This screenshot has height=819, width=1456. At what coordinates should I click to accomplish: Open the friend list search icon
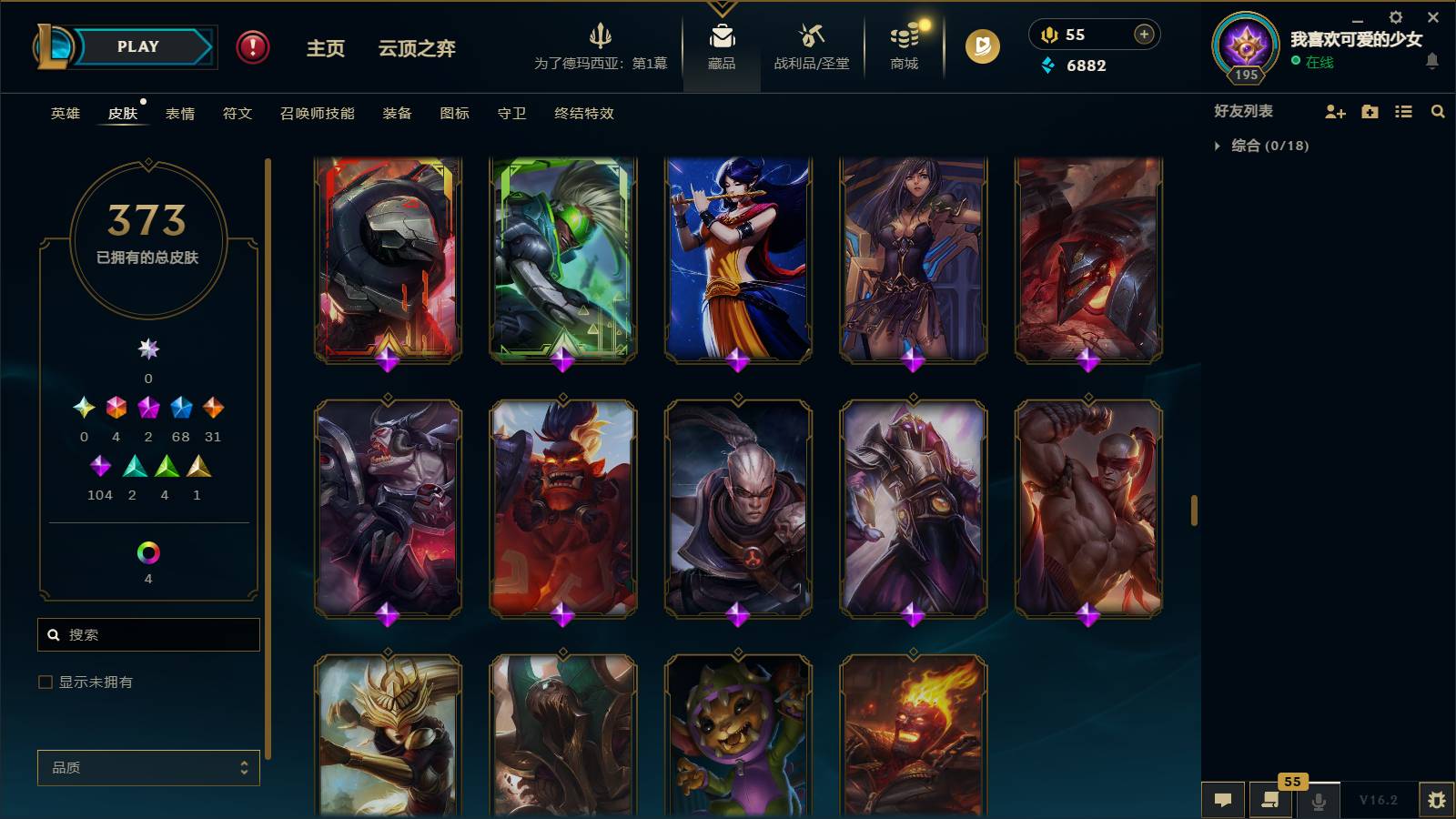coord(1438,111)
